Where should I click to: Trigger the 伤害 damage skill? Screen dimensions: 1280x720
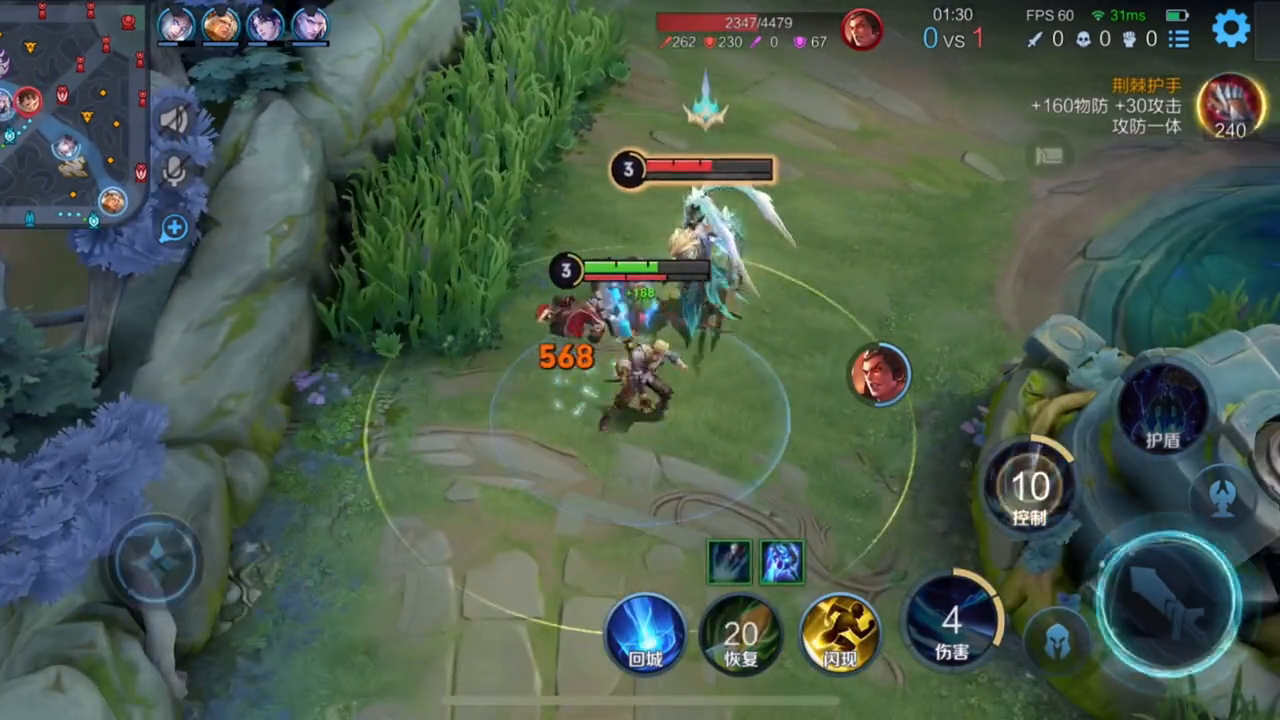point(952,624)
